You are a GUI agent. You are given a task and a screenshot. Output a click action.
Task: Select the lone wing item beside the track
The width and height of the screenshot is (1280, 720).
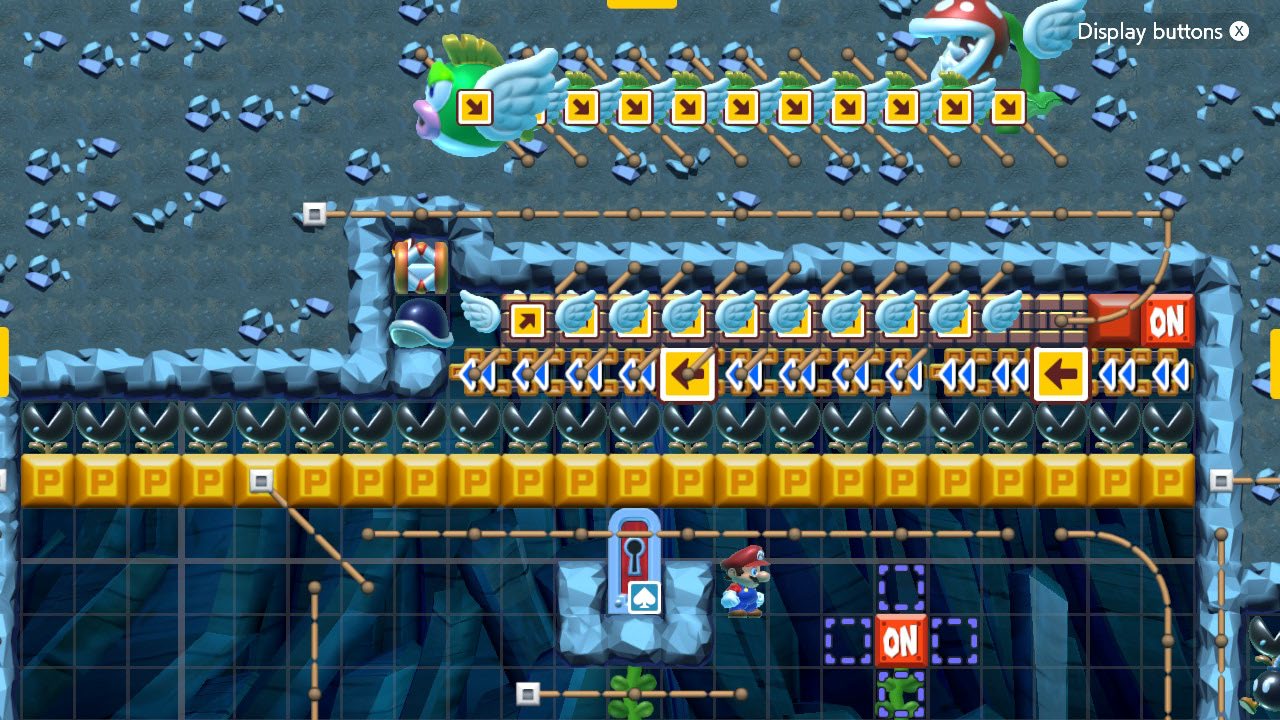480,315
